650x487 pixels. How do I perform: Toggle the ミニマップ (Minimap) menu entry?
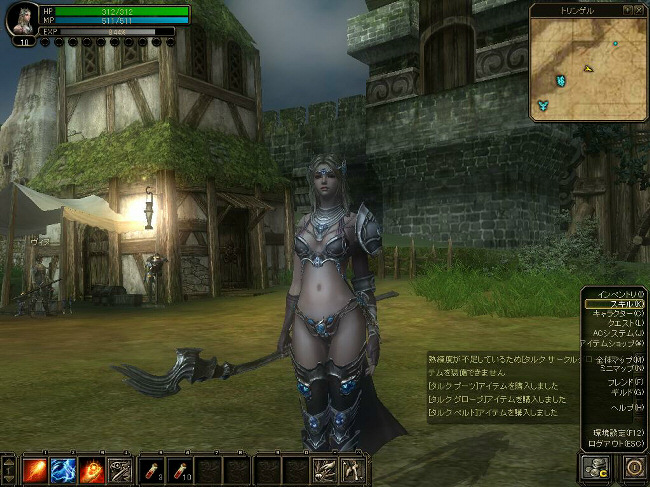click(x=618, y=369)
